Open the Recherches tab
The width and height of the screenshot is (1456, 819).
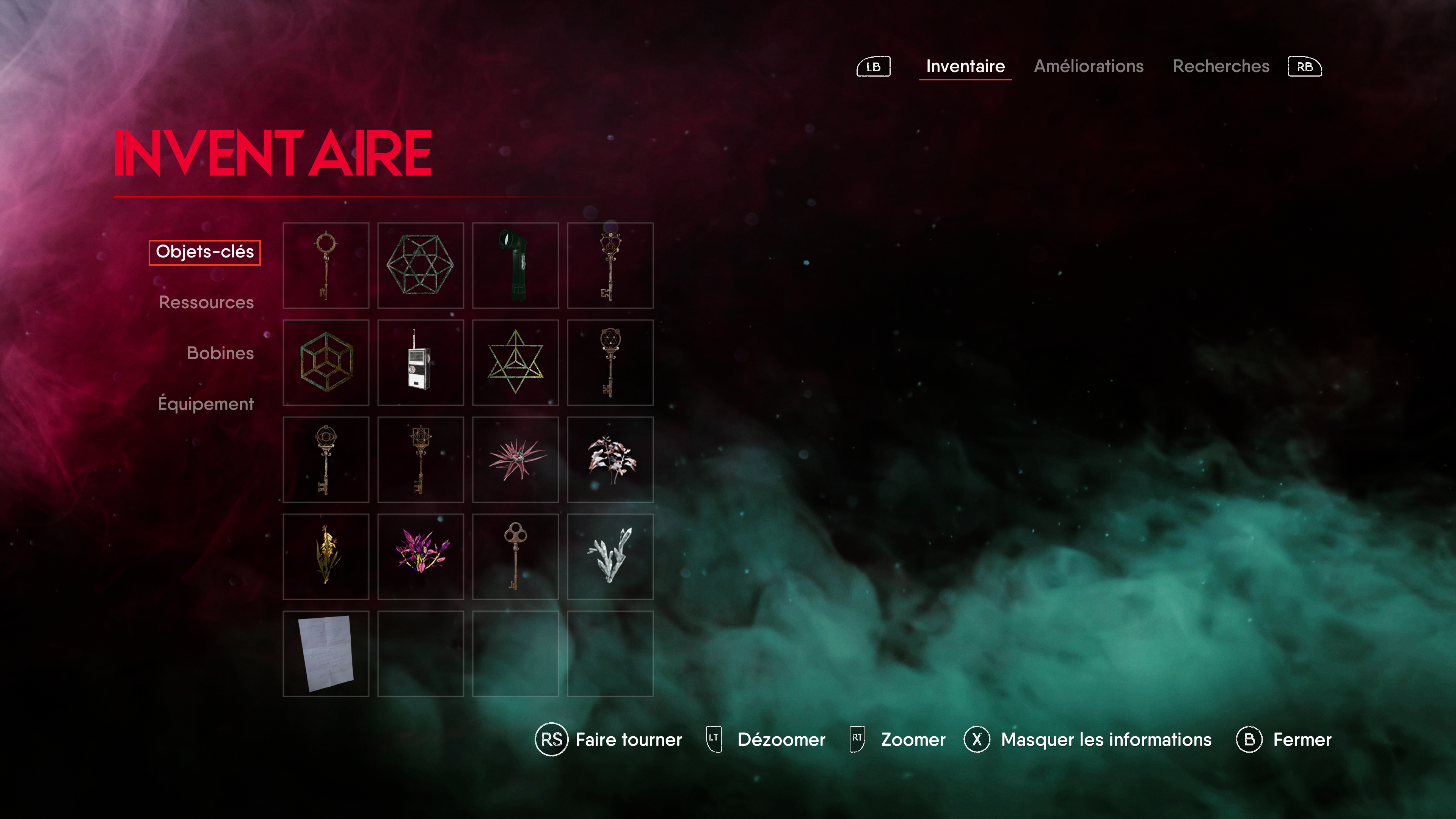[1220, 66]
